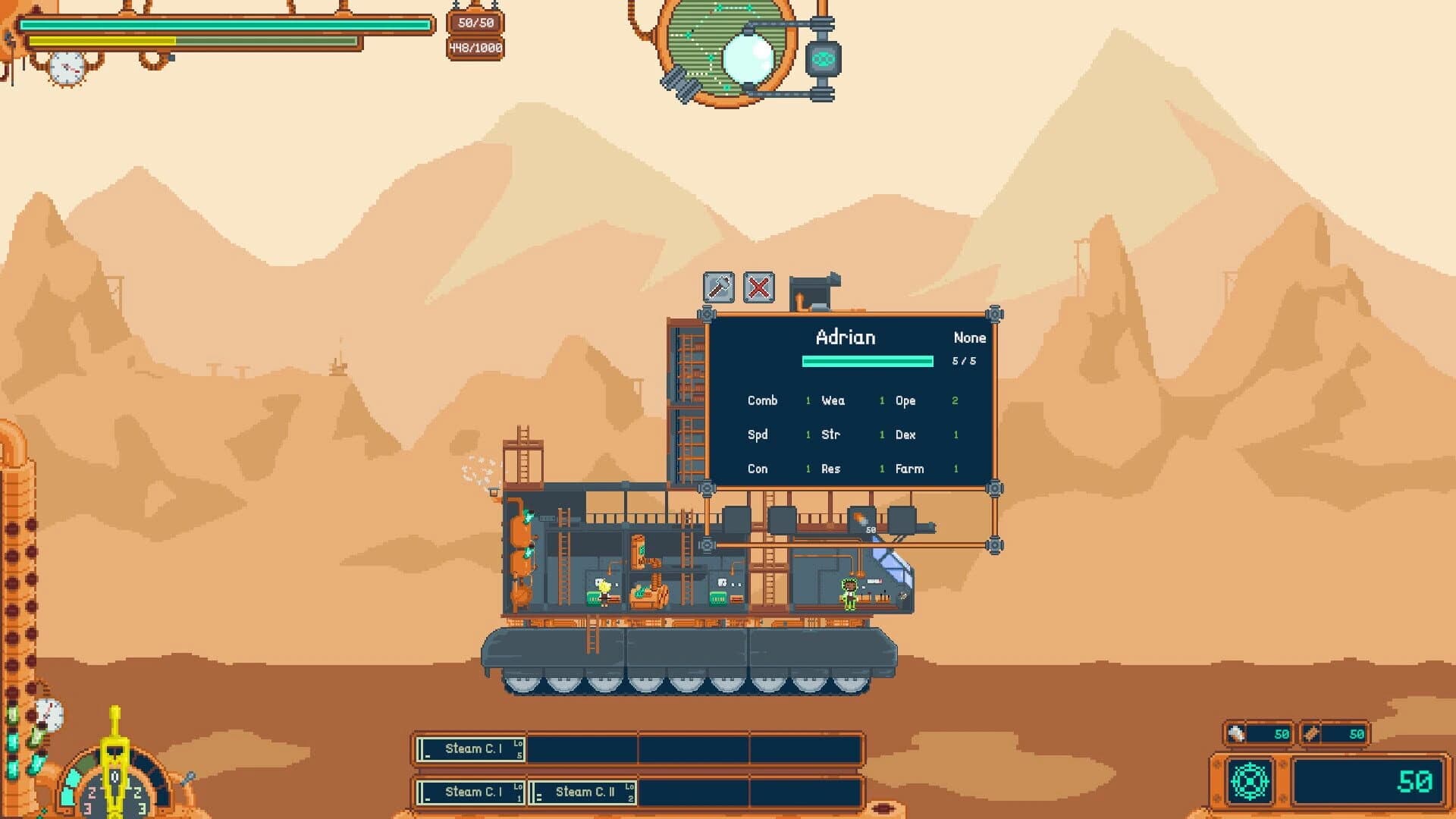The height and width of the screenshot is (819, 1456).
Task: Click the 50/50 counter display at top
Action: (x=474, y=23)
